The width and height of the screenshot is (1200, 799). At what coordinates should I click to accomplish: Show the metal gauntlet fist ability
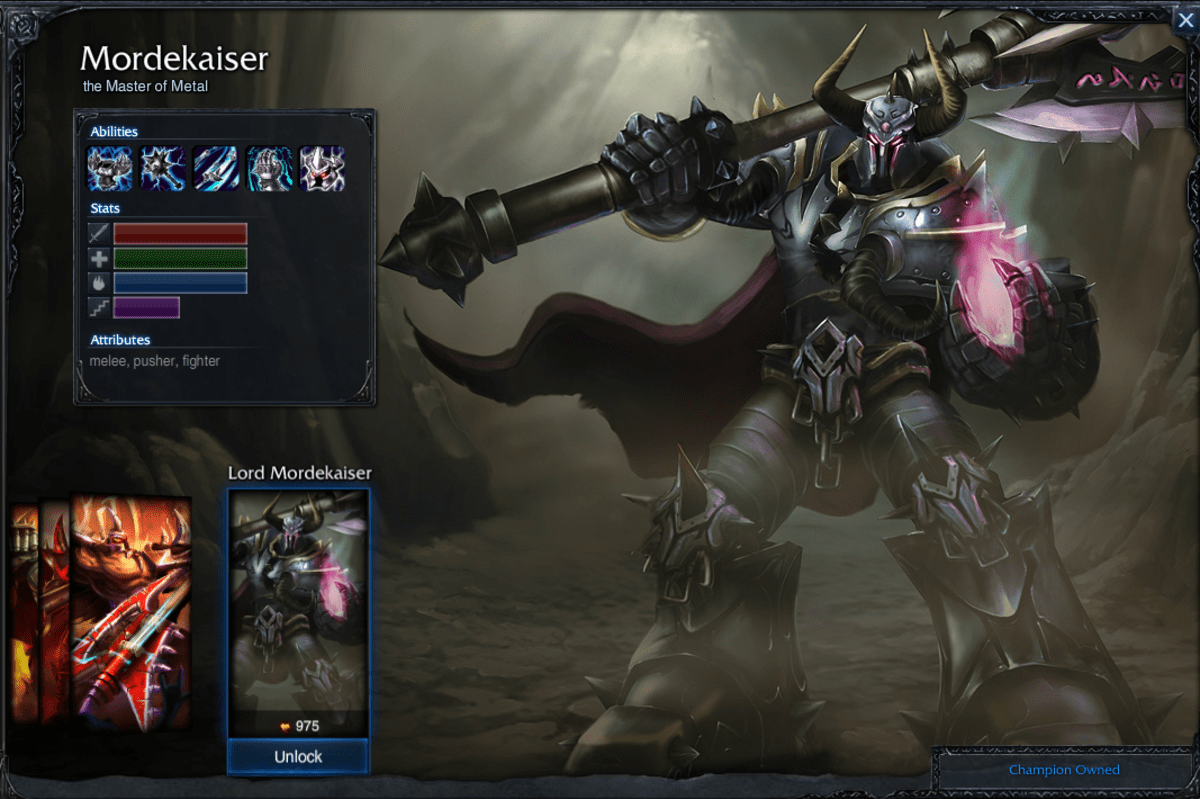click(x=269, y=168)
